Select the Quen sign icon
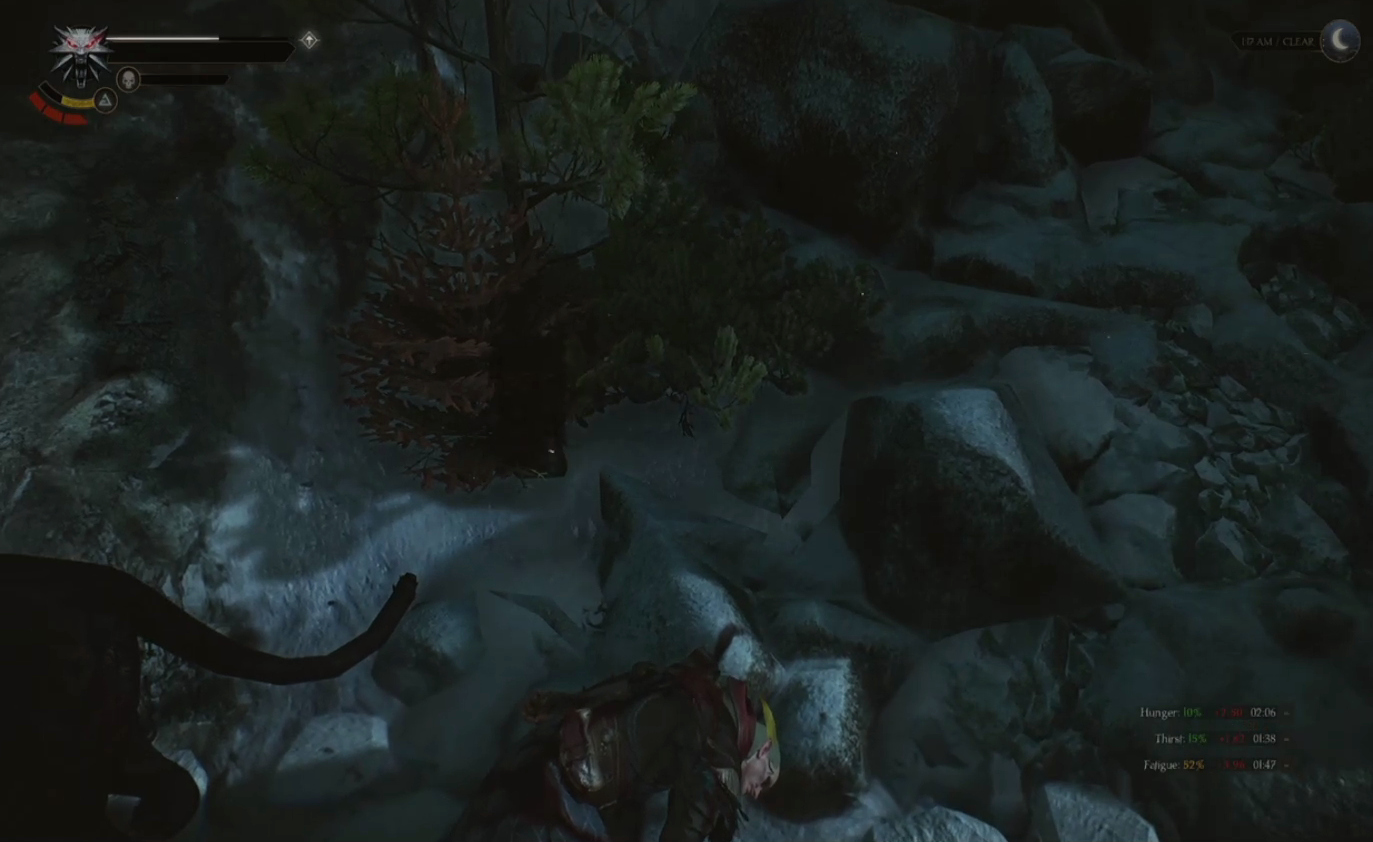 105,99
